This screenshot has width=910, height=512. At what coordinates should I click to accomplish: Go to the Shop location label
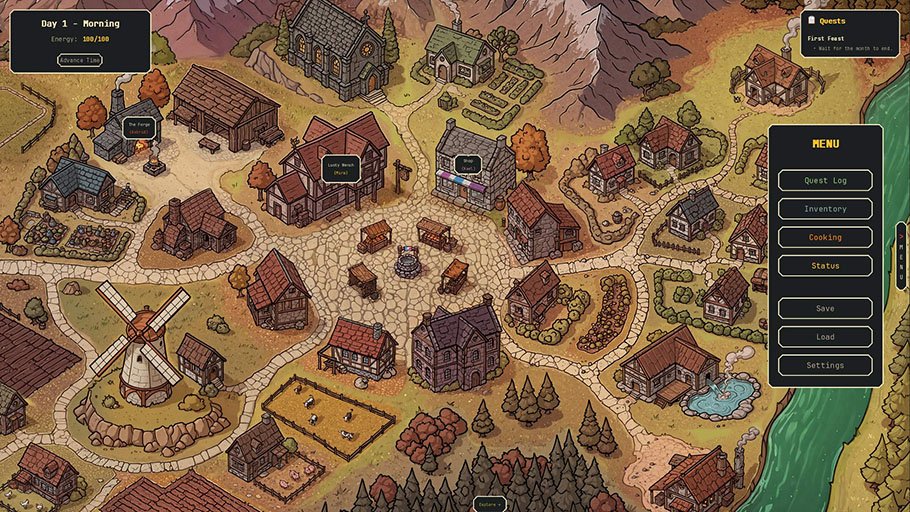coord(466,164)
